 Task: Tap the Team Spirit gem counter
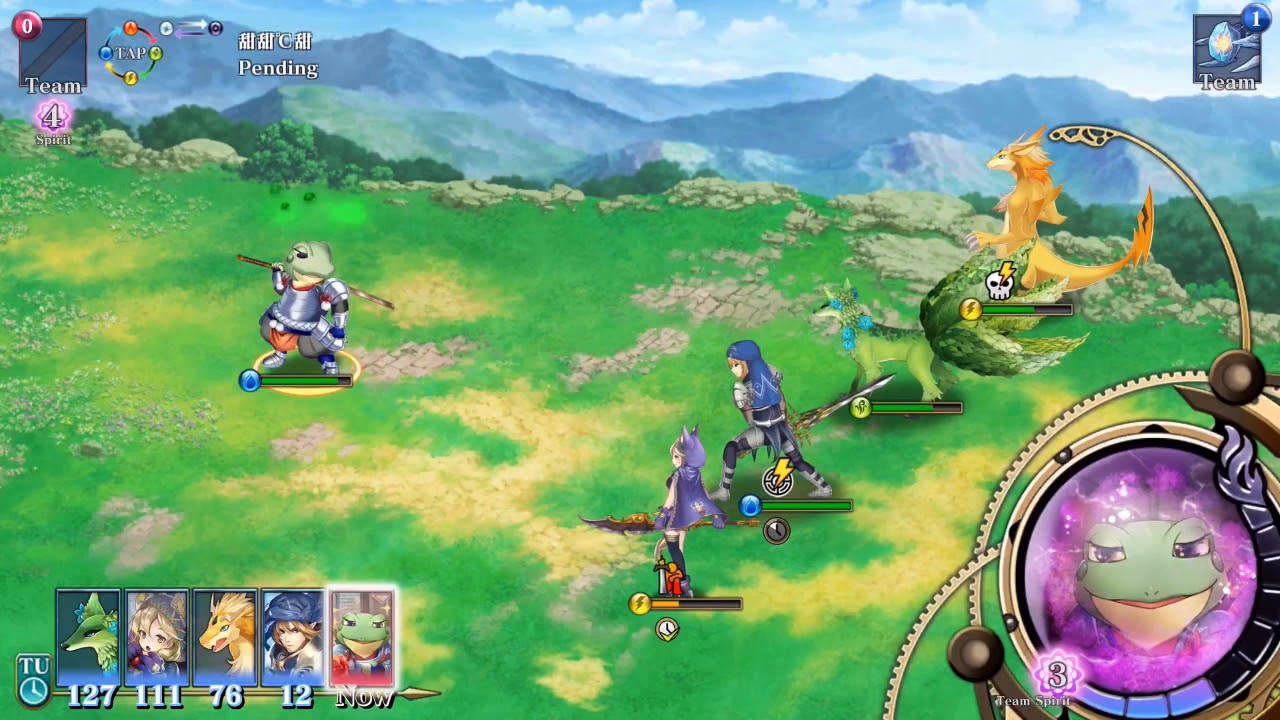(x=1056, y=675)
